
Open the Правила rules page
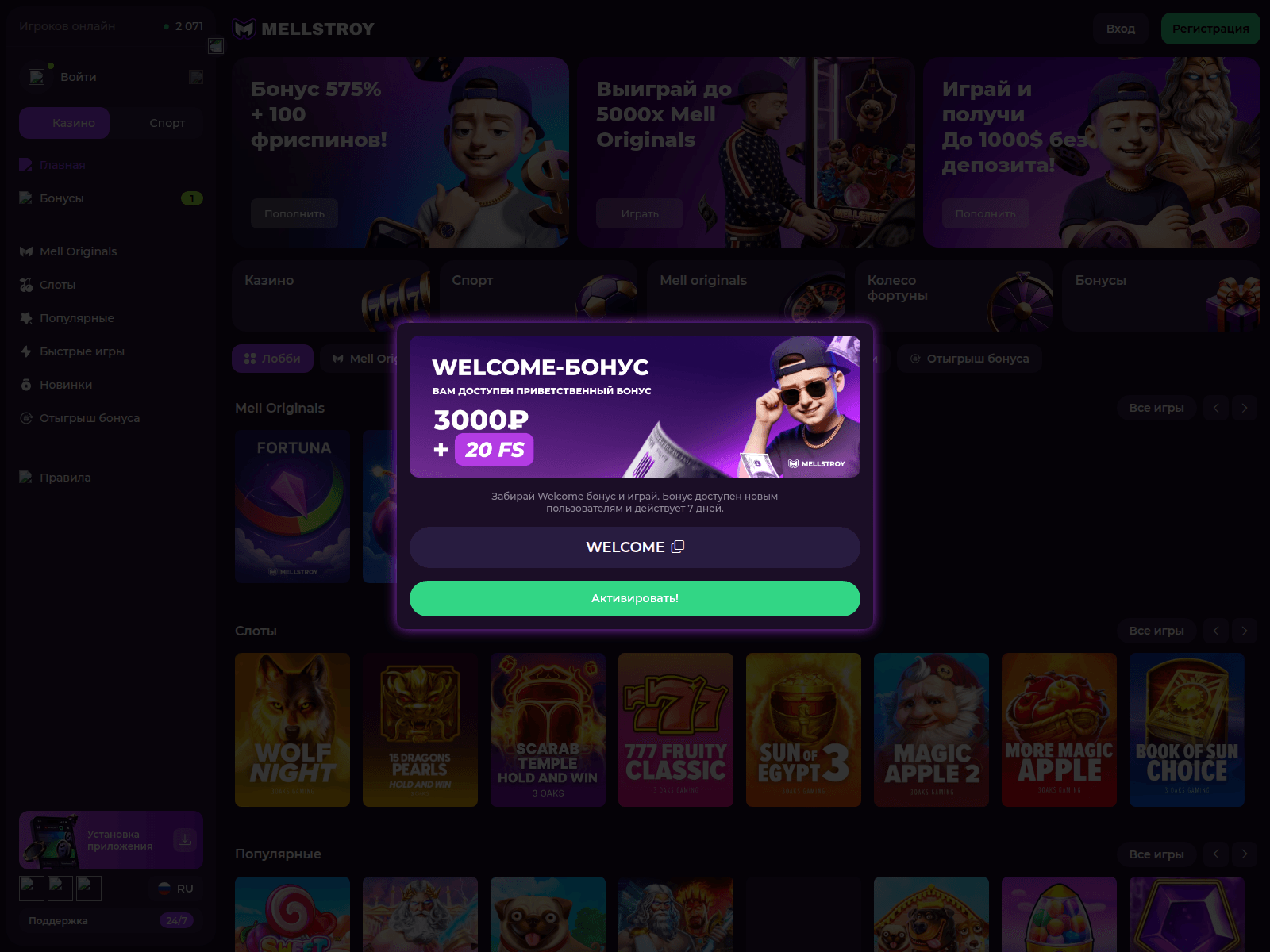click(64, 478)
